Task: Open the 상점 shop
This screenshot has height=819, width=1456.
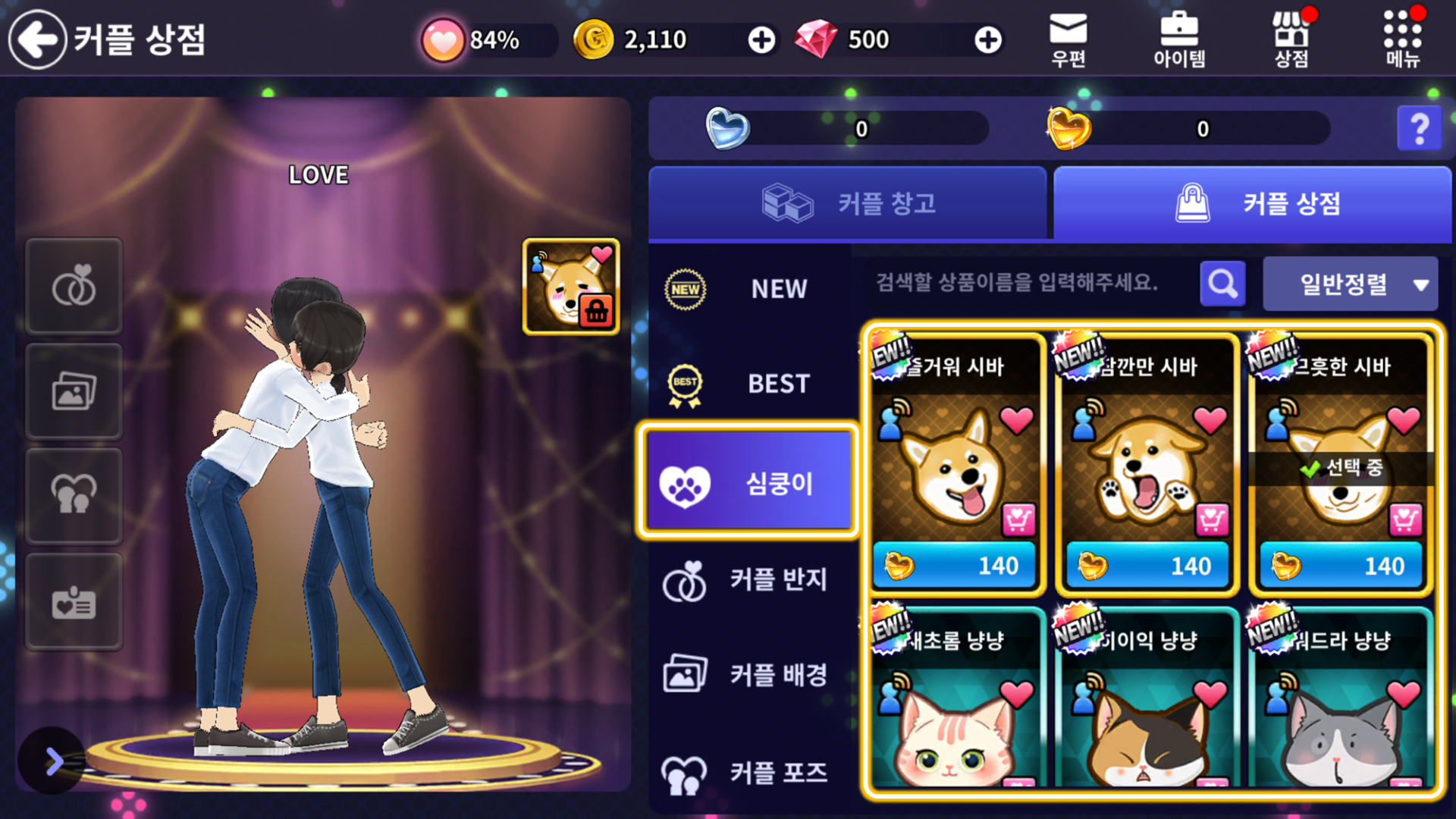Action: tap(1291, 41)
